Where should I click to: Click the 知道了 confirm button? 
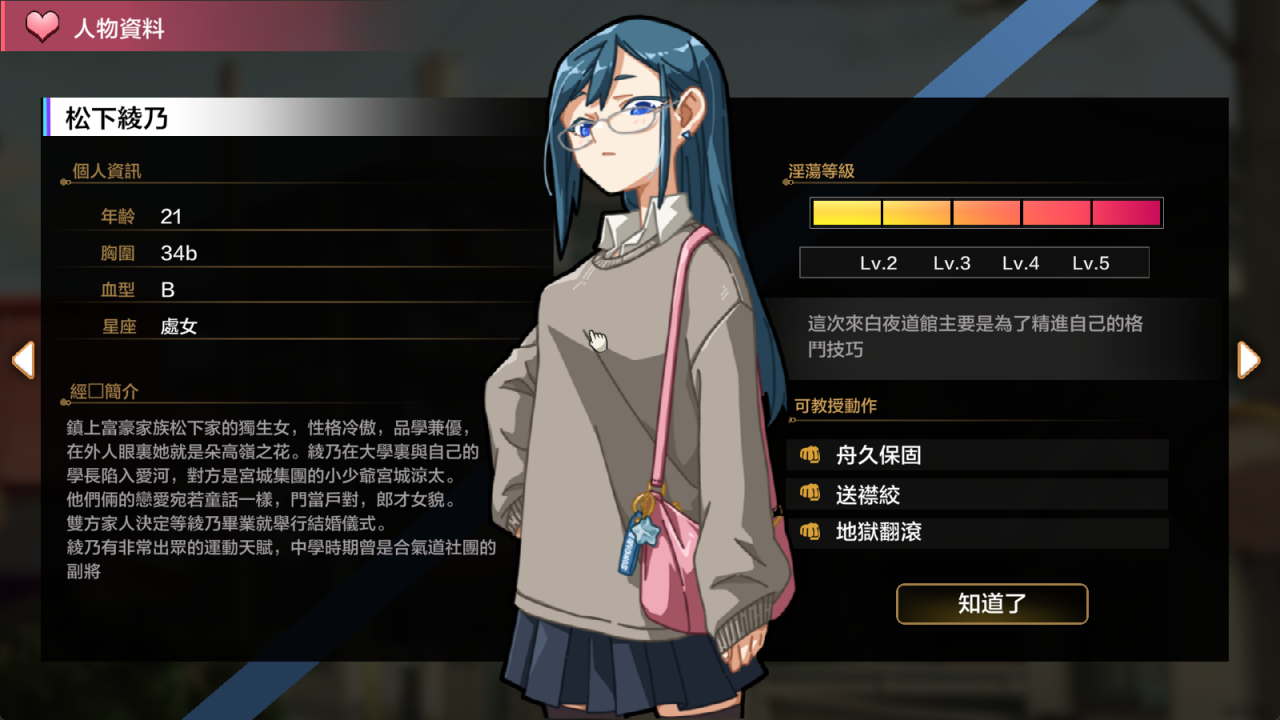tap(991, 604)
